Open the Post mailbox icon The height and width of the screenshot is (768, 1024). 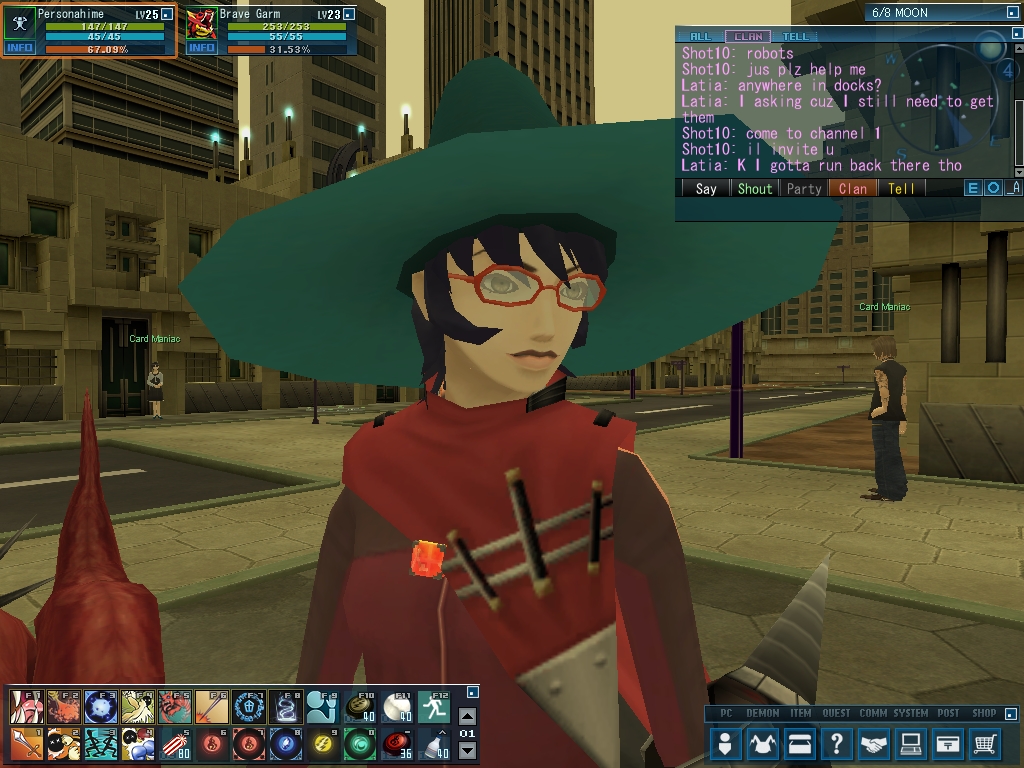(948, 744)
